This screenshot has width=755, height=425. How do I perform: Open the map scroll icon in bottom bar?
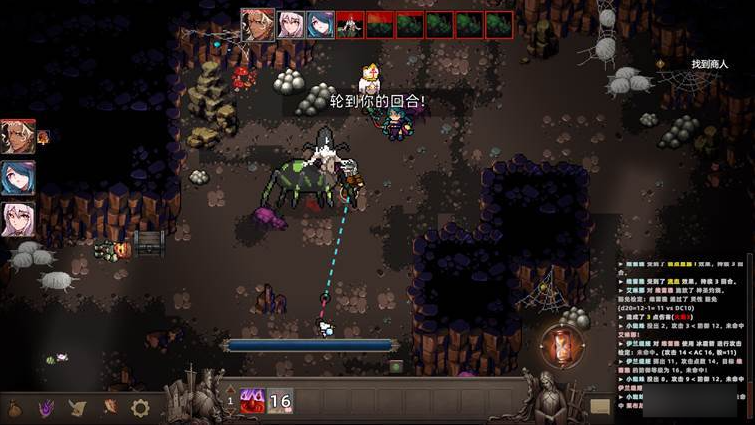point(78,408)
